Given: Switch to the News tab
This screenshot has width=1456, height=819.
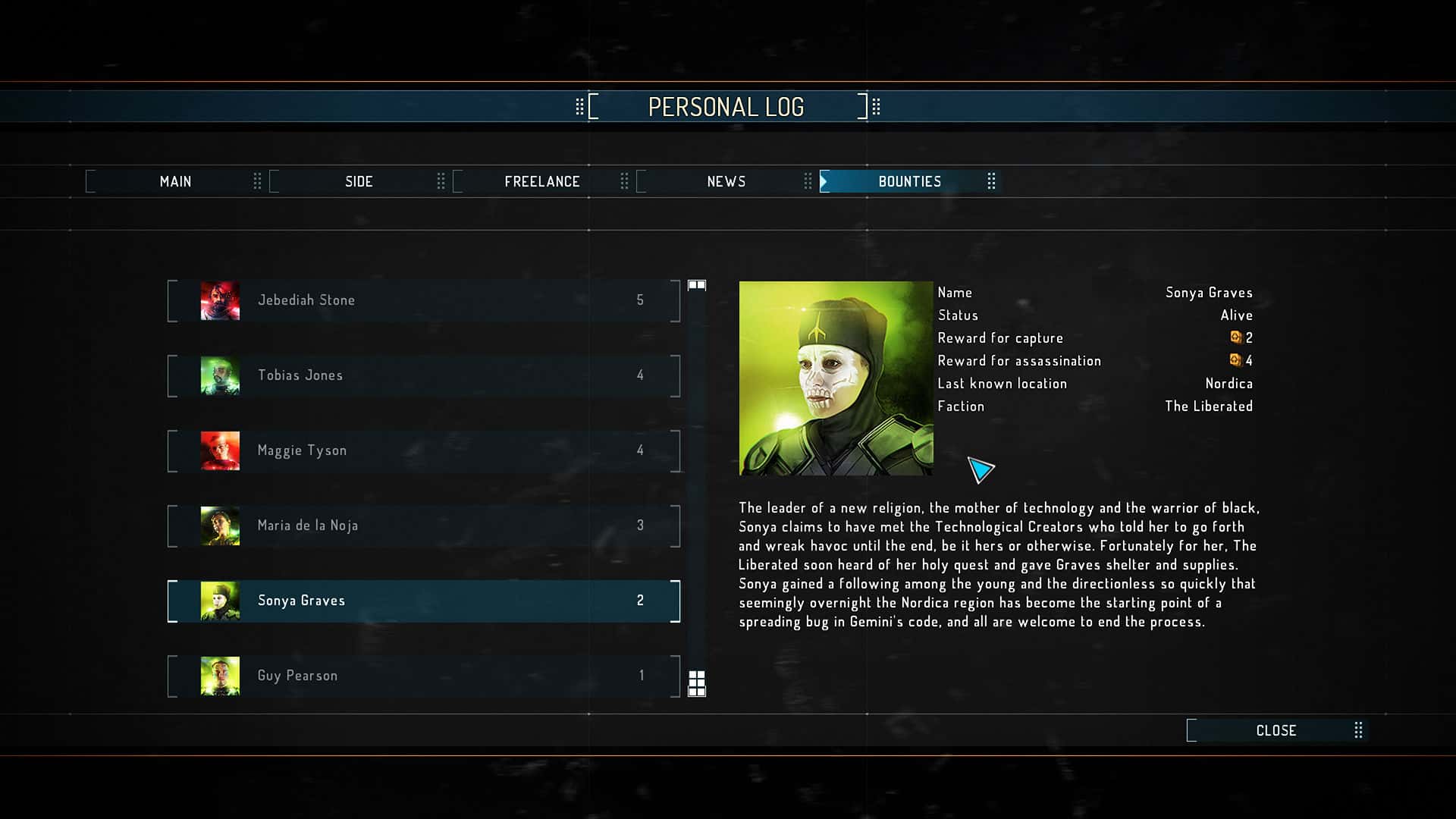Looking at the screenshot, I should (726, 181).
